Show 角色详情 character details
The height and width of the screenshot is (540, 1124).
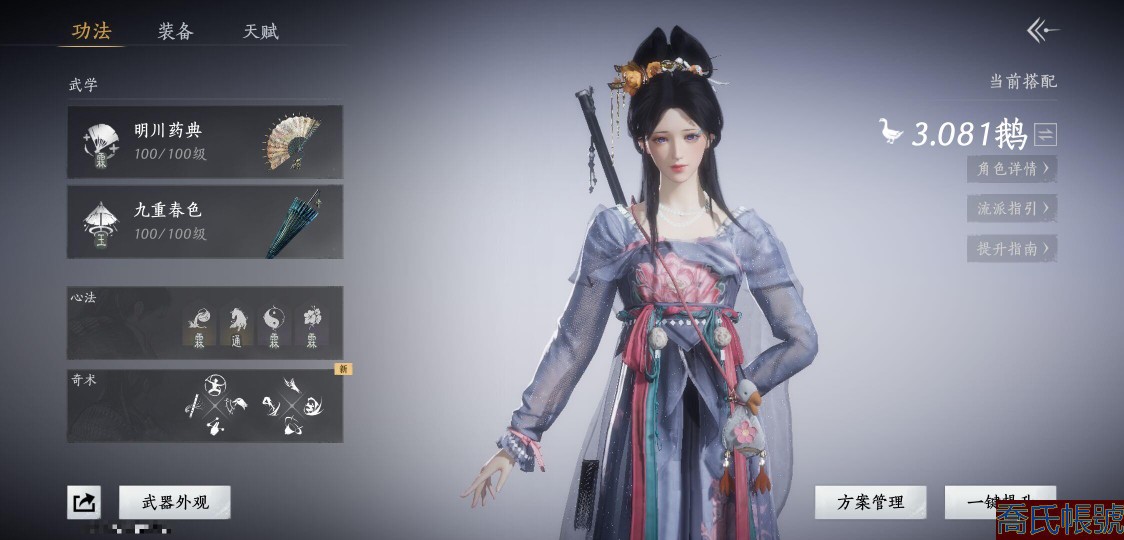[x=1012, y=169]
